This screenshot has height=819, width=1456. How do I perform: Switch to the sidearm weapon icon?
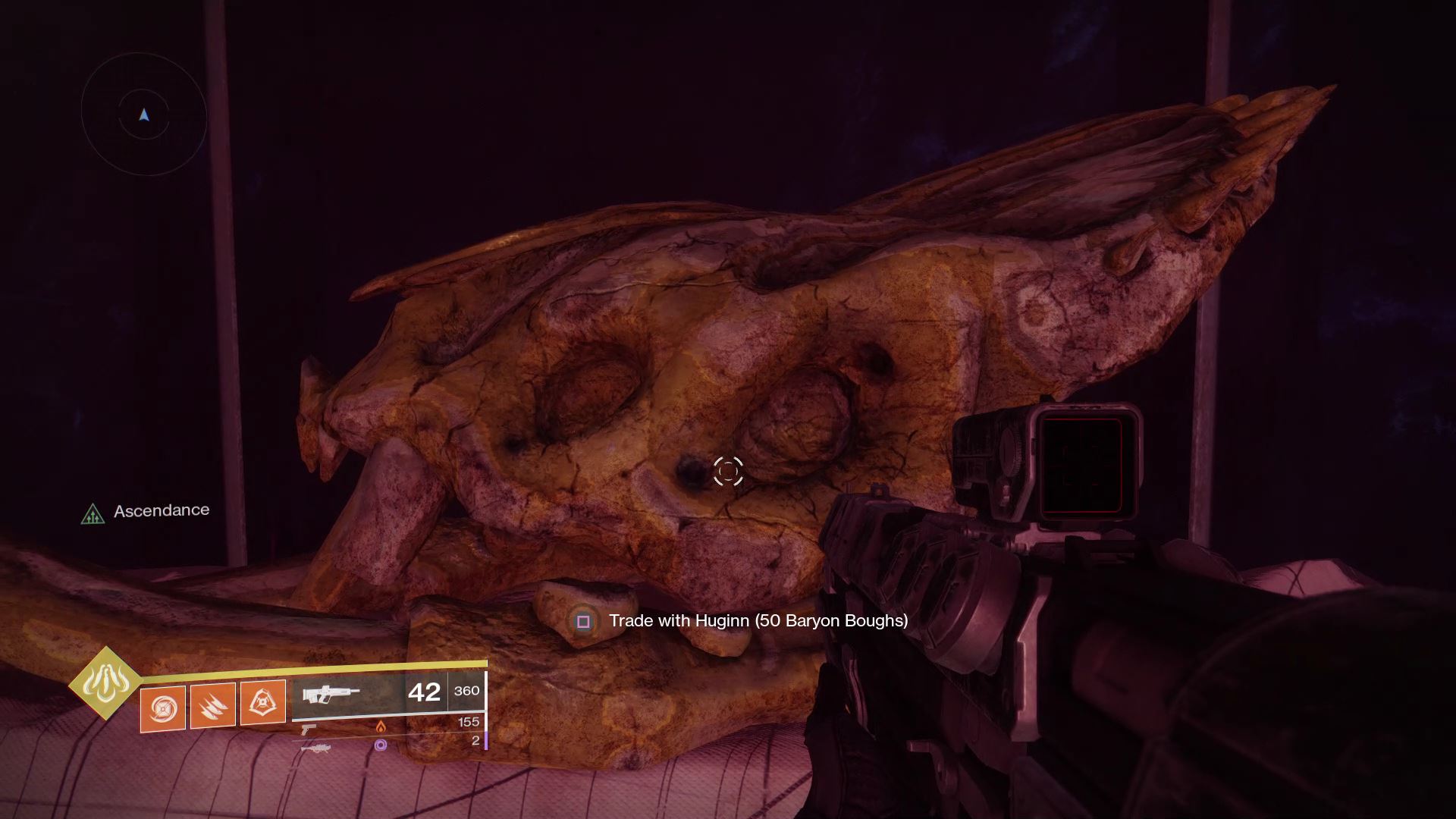tap(309, 730)
